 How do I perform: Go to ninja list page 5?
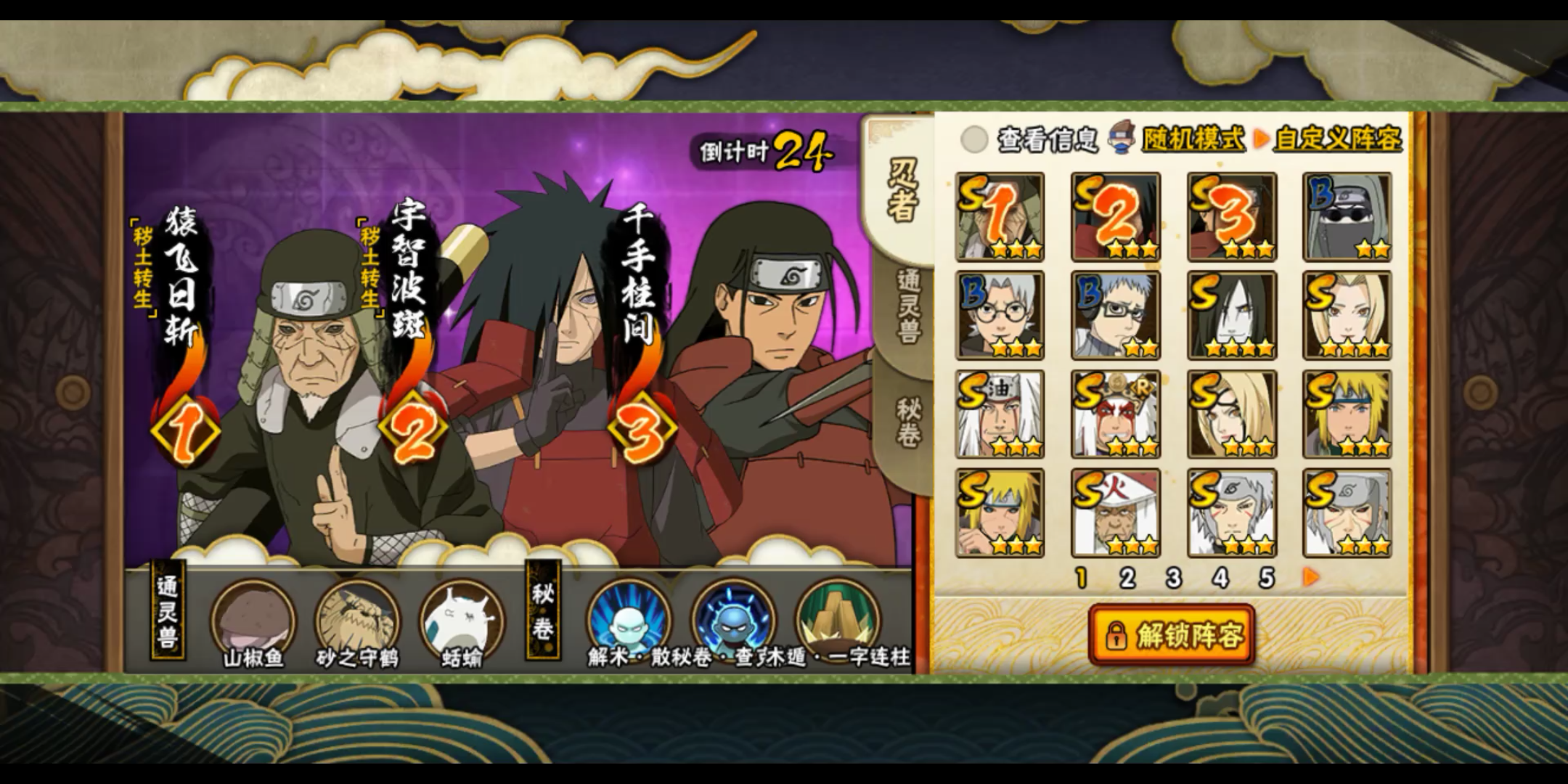coord(1267,578)
